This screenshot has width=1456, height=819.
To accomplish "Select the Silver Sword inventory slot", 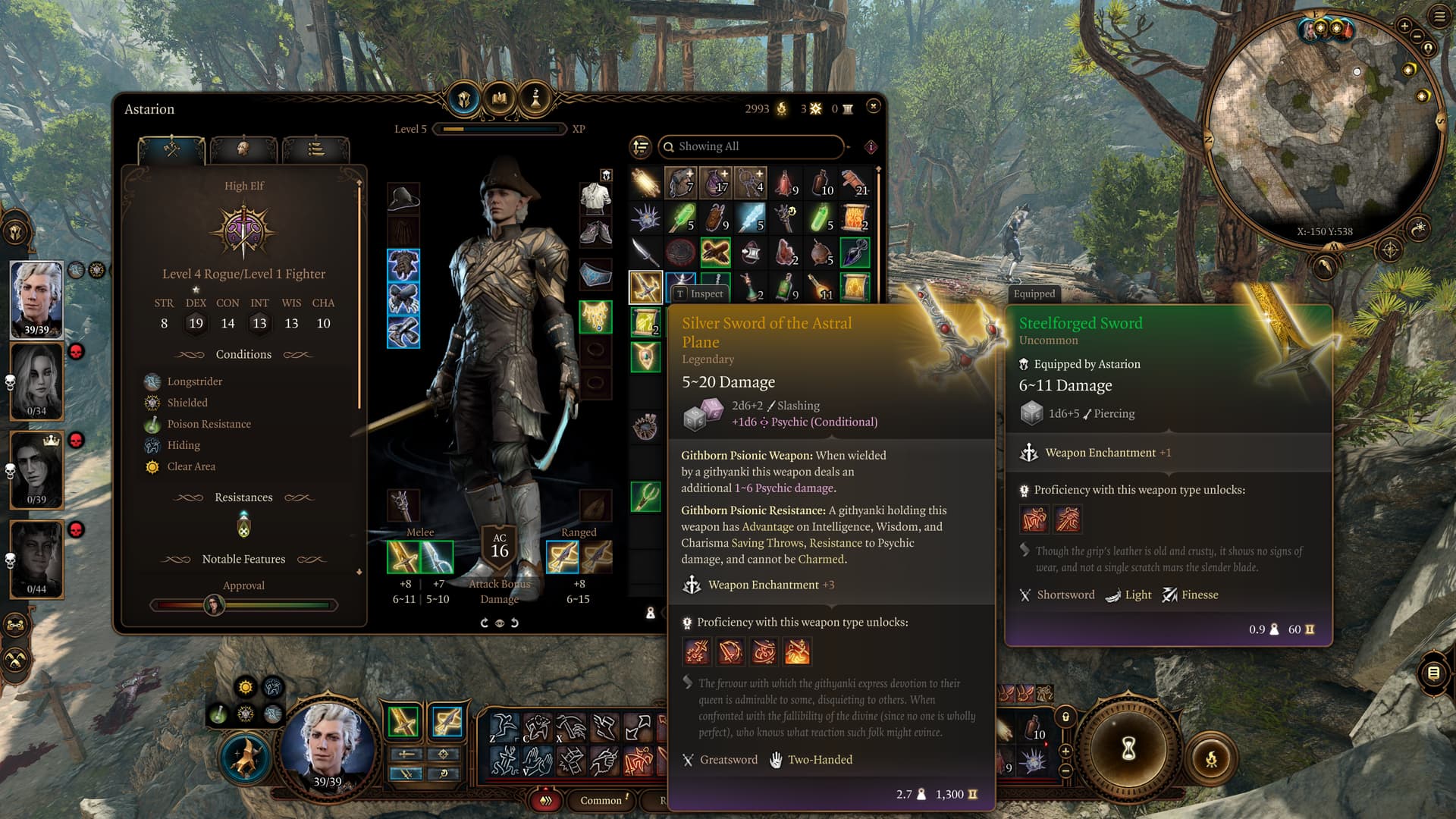I will 645,287.
